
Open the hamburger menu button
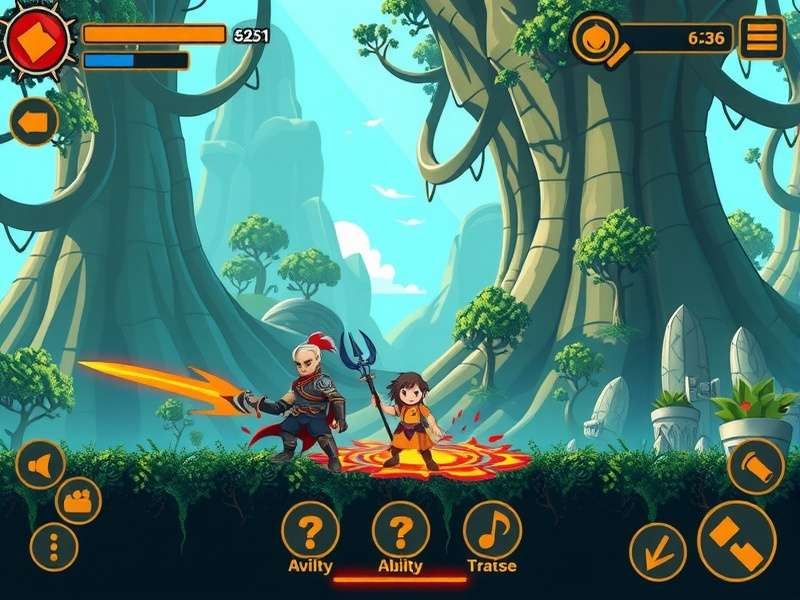(761, 38)
